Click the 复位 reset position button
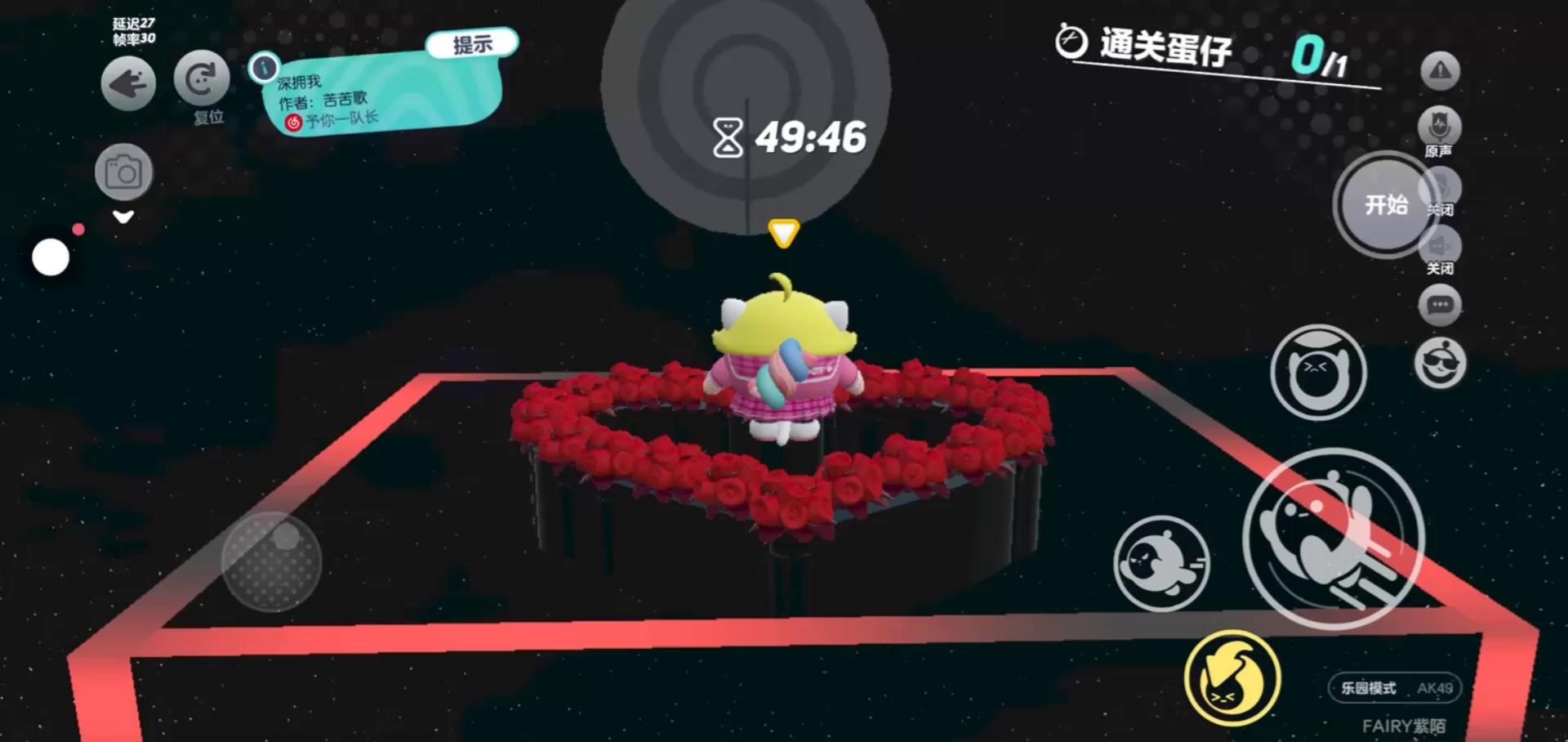This screenshot has width=1568, height=742. (x=201, y=79)
